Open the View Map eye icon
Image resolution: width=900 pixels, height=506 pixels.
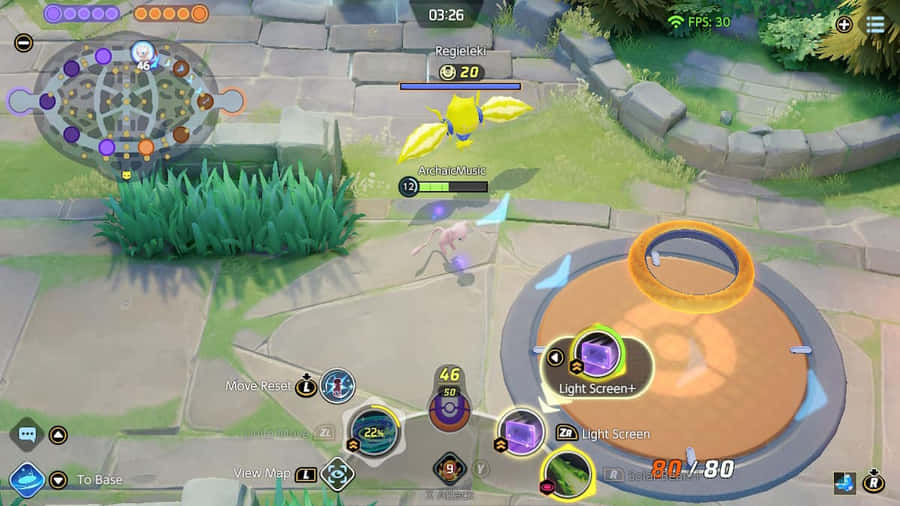pyautogui.click(x=337, y=473)
